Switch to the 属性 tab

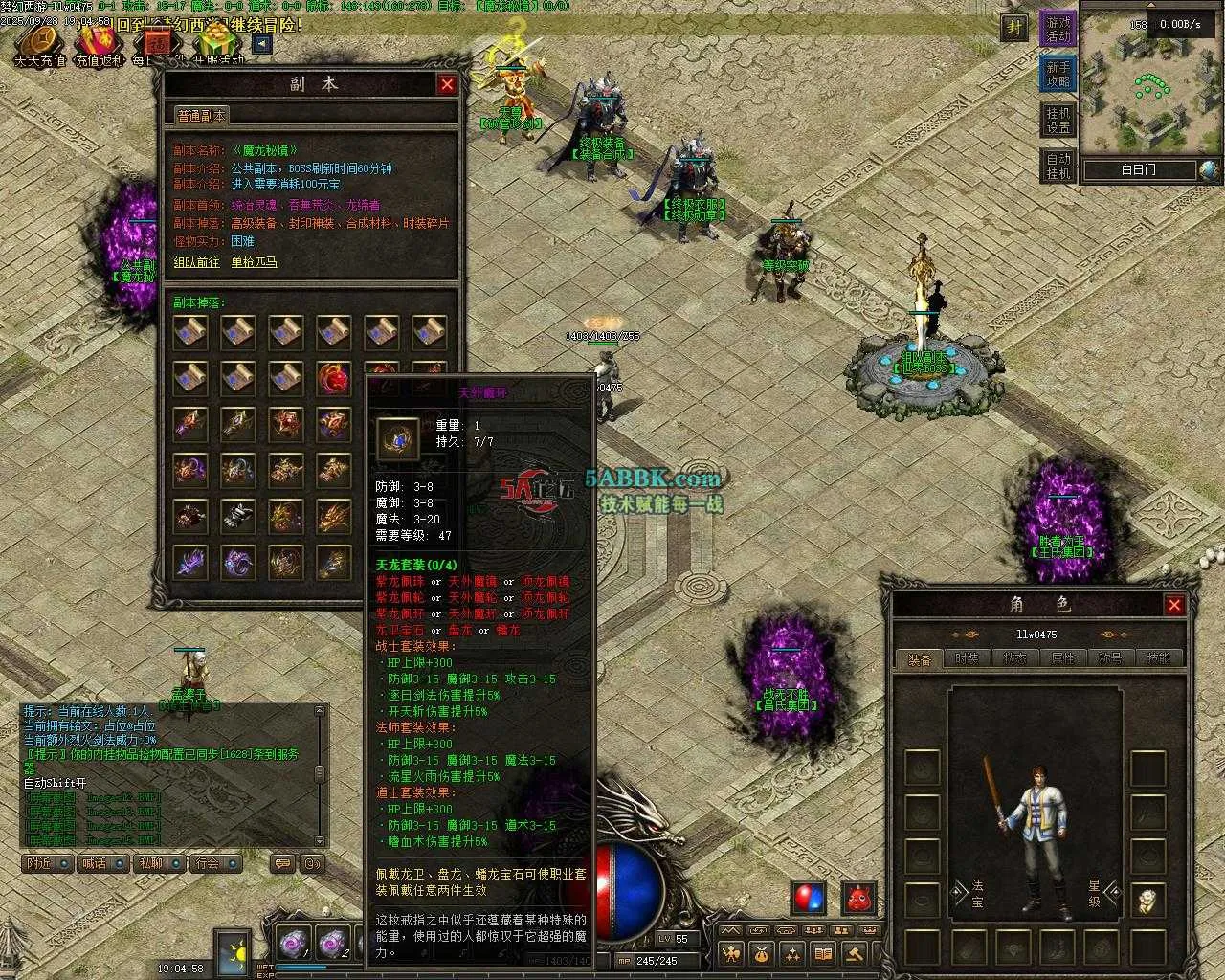(1063, 658)
